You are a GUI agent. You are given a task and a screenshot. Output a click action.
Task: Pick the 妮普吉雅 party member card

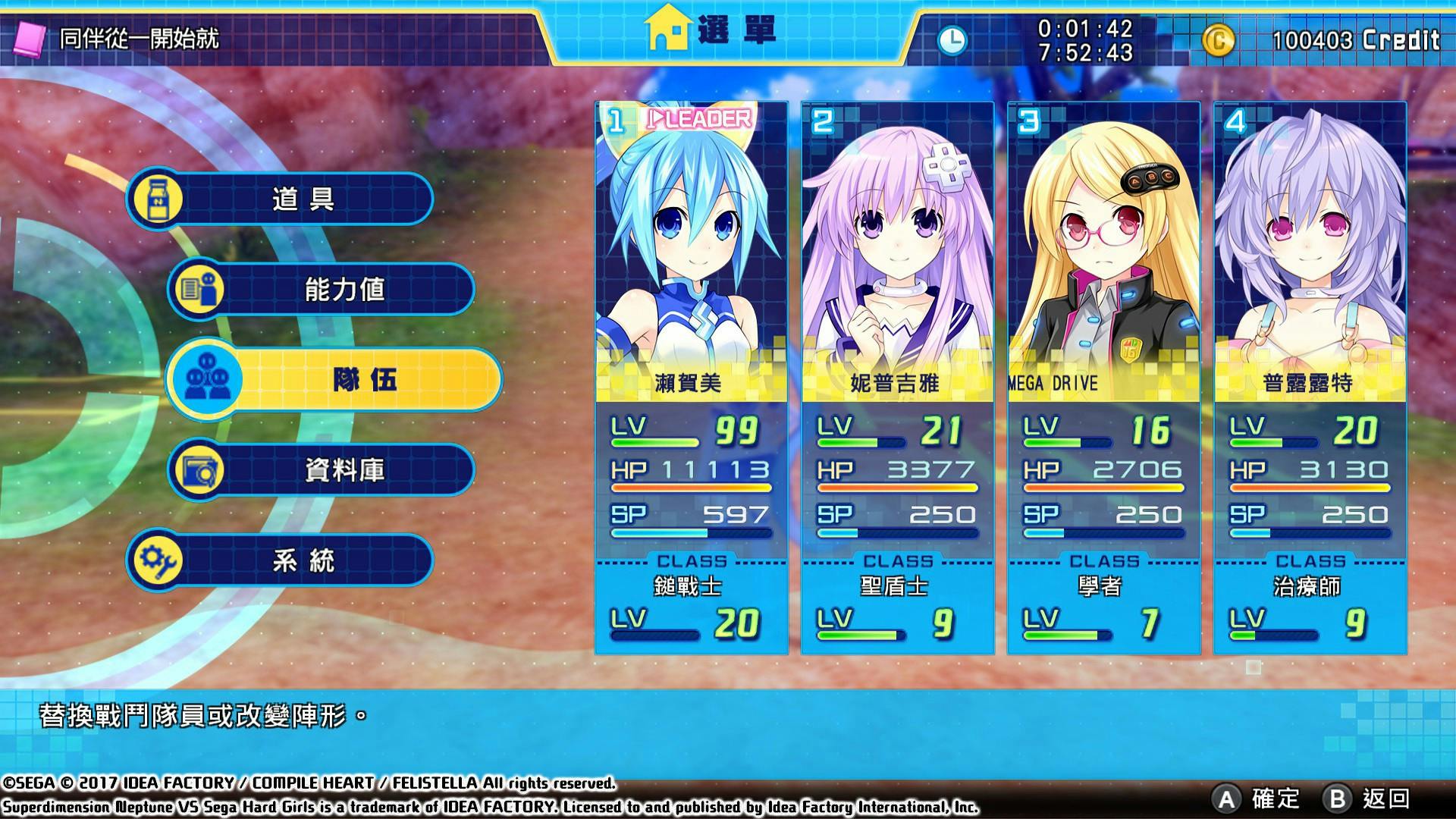tap(897, 377)
